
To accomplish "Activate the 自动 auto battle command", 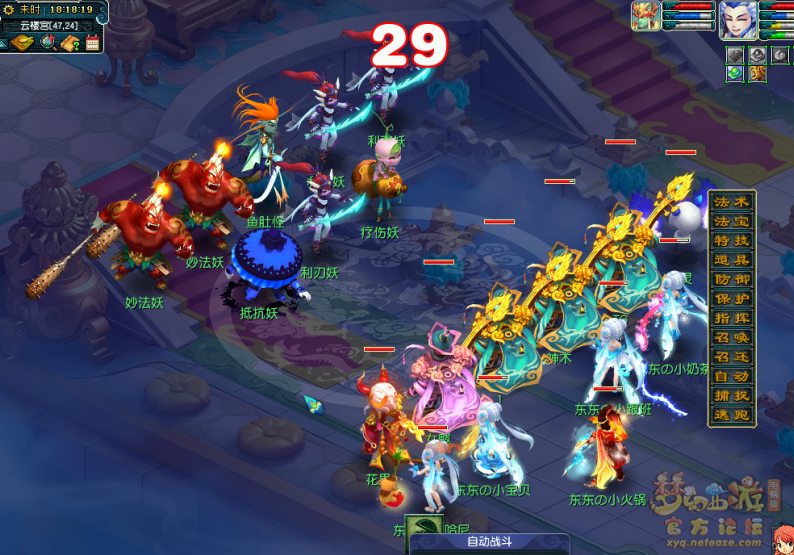I will pos(731,376).
